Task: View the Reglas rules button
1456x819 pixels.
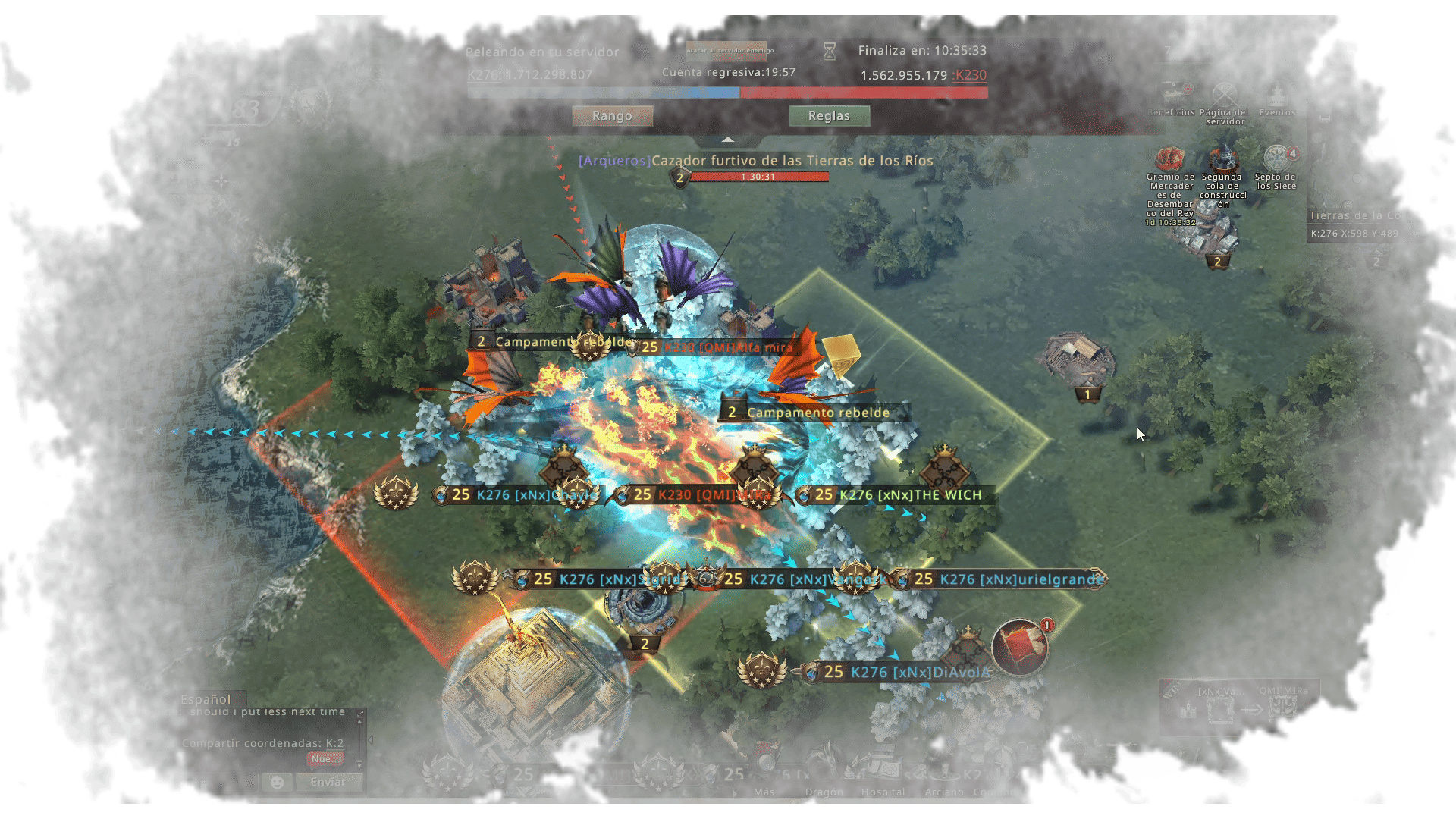Action: (x=829, y=116)
